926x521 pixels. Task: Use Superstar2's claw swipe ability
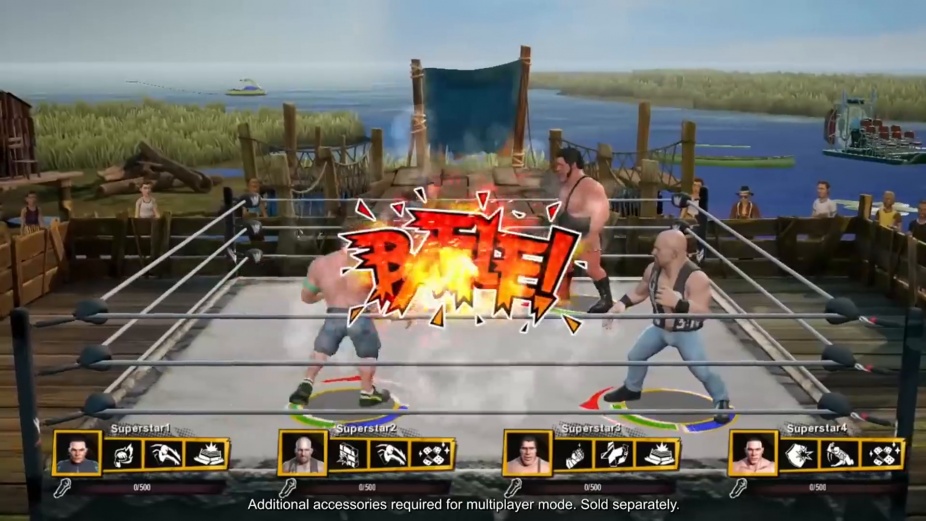(391, 455)
